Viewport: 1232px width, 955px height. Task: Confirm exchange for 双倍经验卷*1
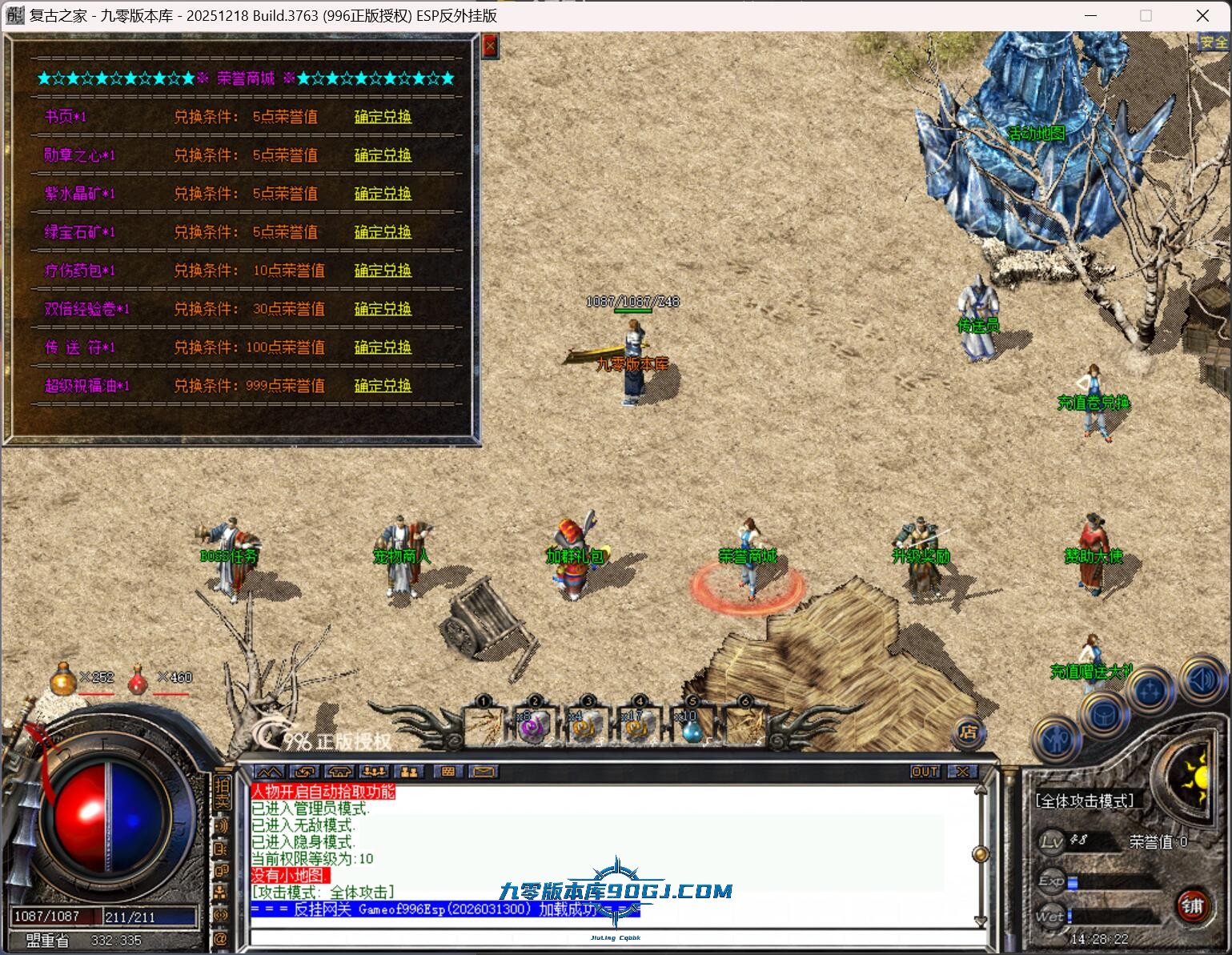[383, 309]
